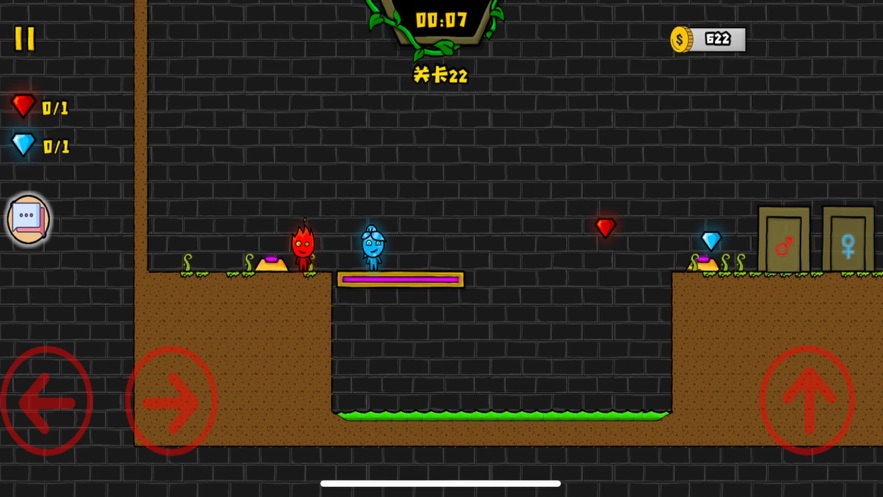This screenshot has height=497, width=883.
Task: Open the chat bubble character icon
Action: coord(28,219)
